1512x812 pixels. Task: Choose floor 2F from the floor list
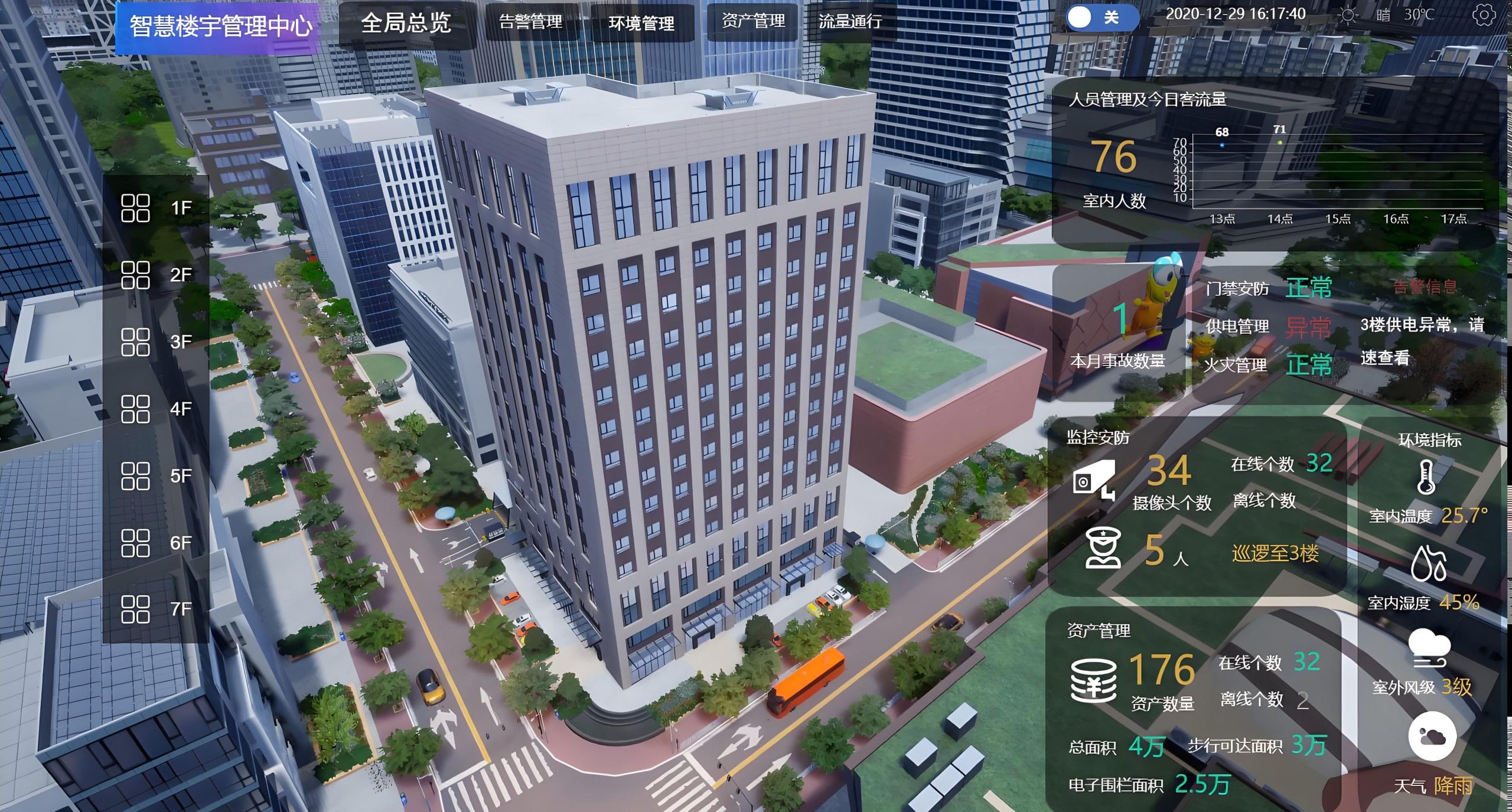point(156,275)
